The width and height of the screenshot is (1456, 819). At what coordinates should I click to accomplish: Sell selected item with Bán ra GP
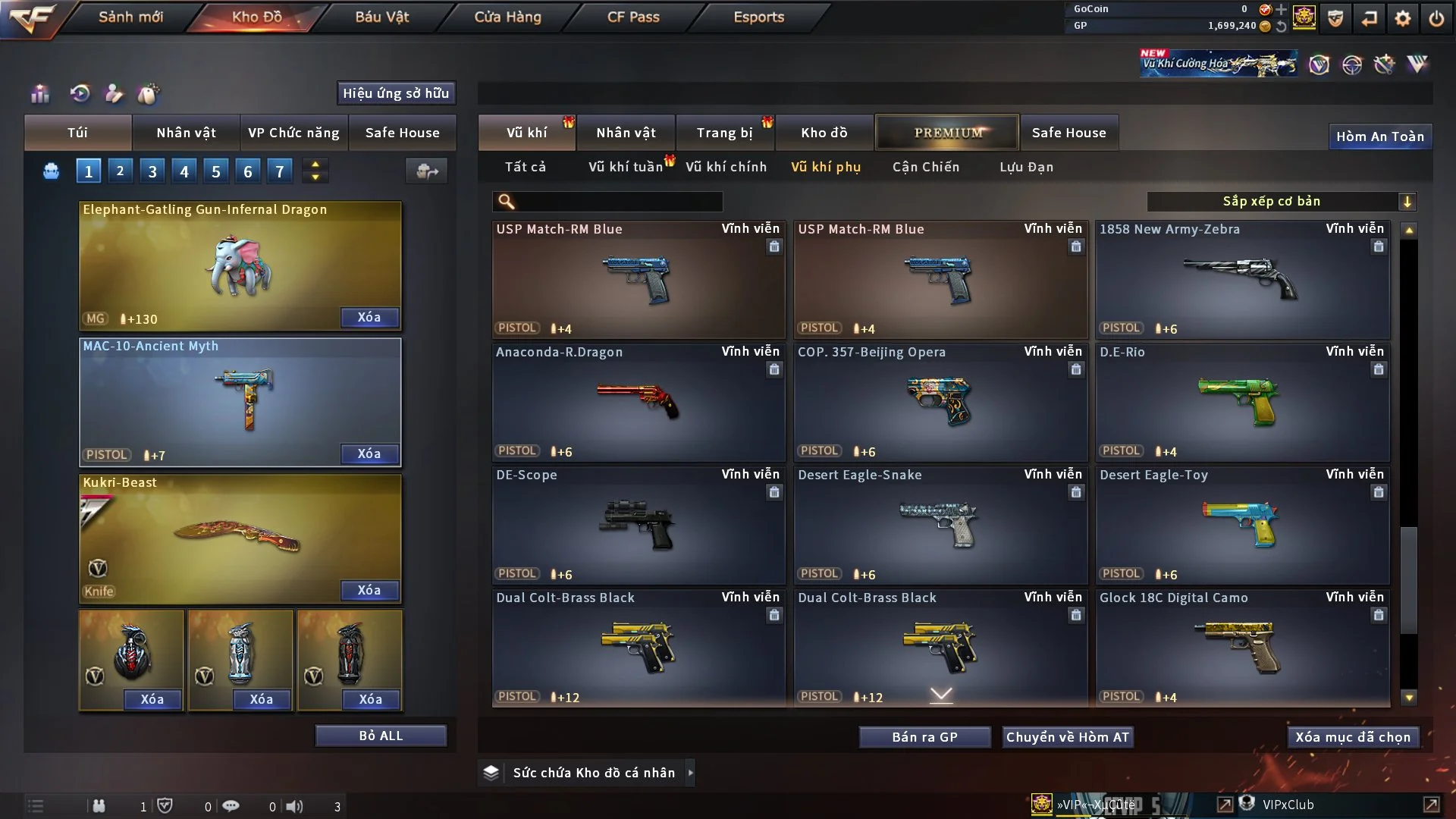click(x=924, y=737)
